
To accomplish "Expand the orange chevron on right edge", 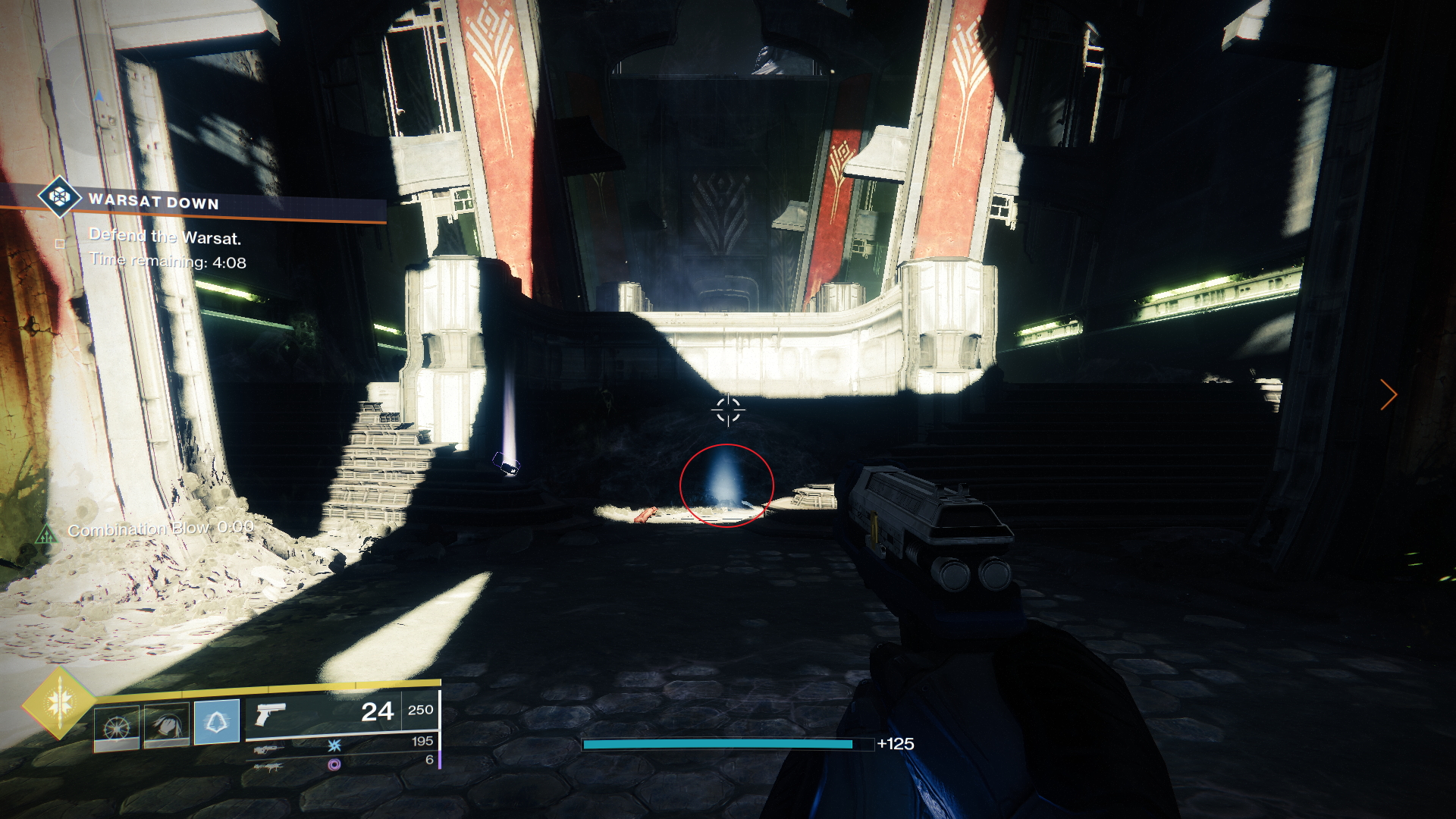I will pos(1389,394).
